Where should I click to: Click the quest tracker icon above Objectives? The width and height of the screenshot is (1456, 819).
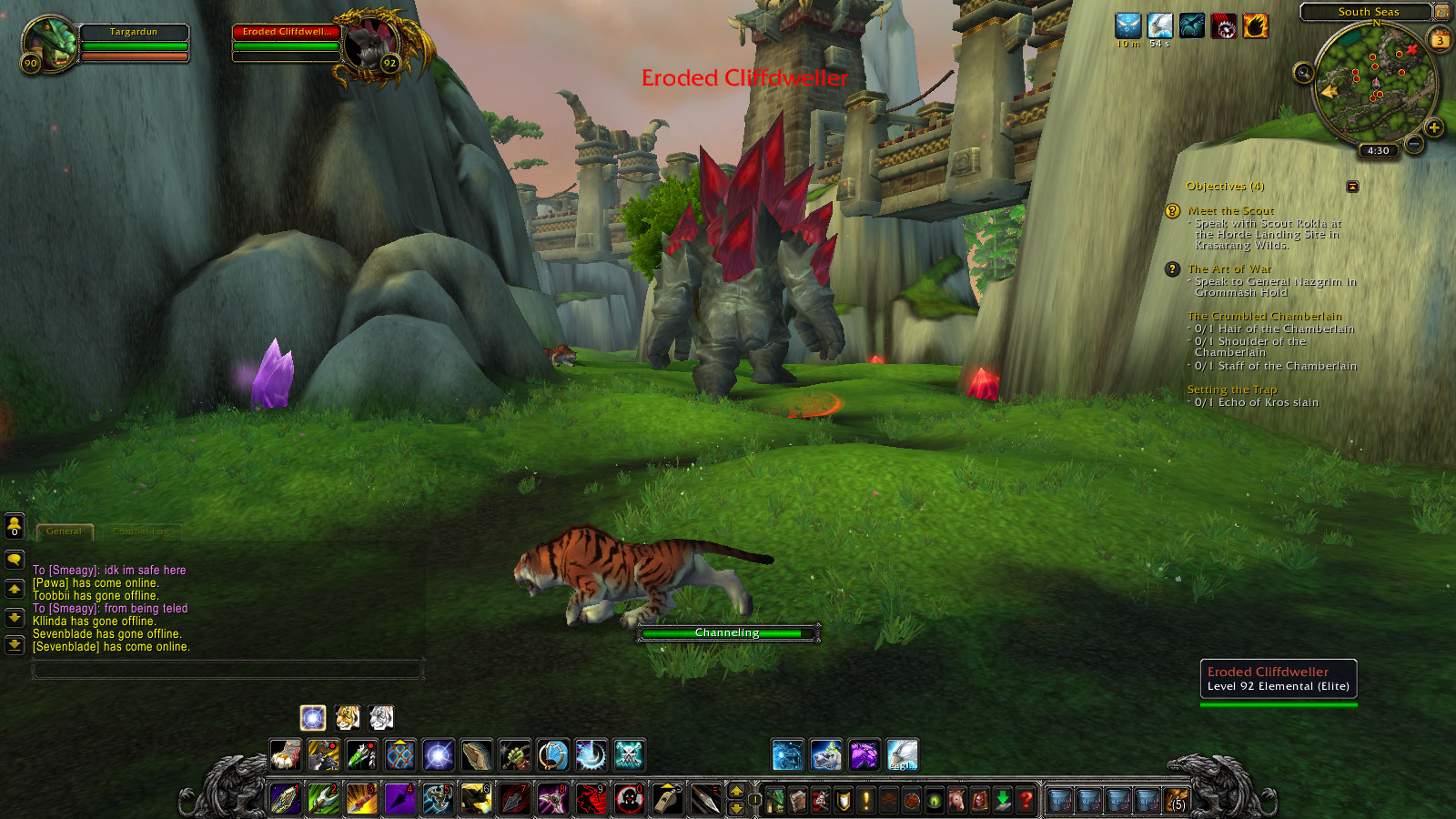[1353, 185]
